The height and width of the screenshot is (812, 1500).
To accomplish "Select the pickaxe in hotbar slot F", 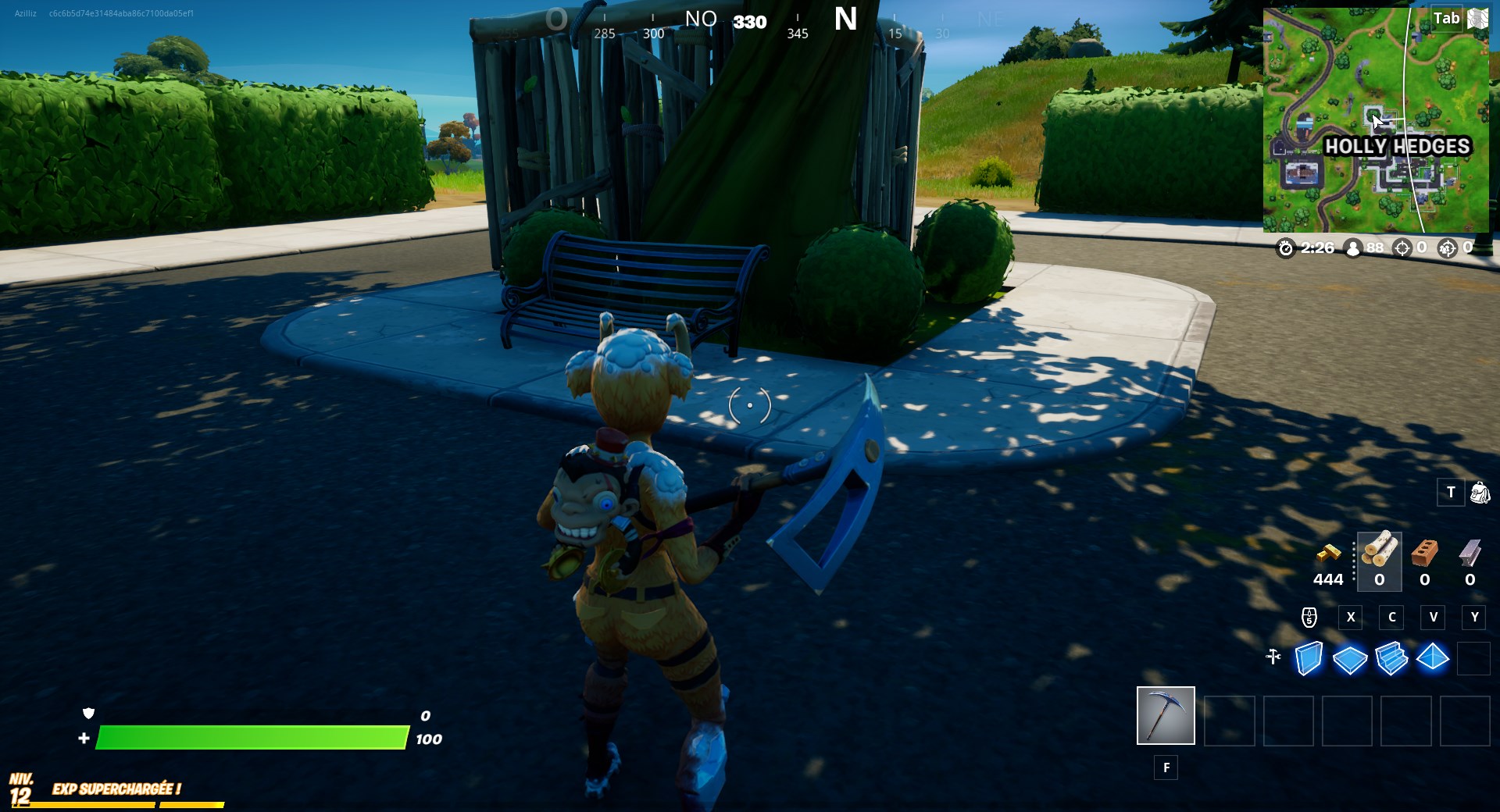I will 1165,716.
